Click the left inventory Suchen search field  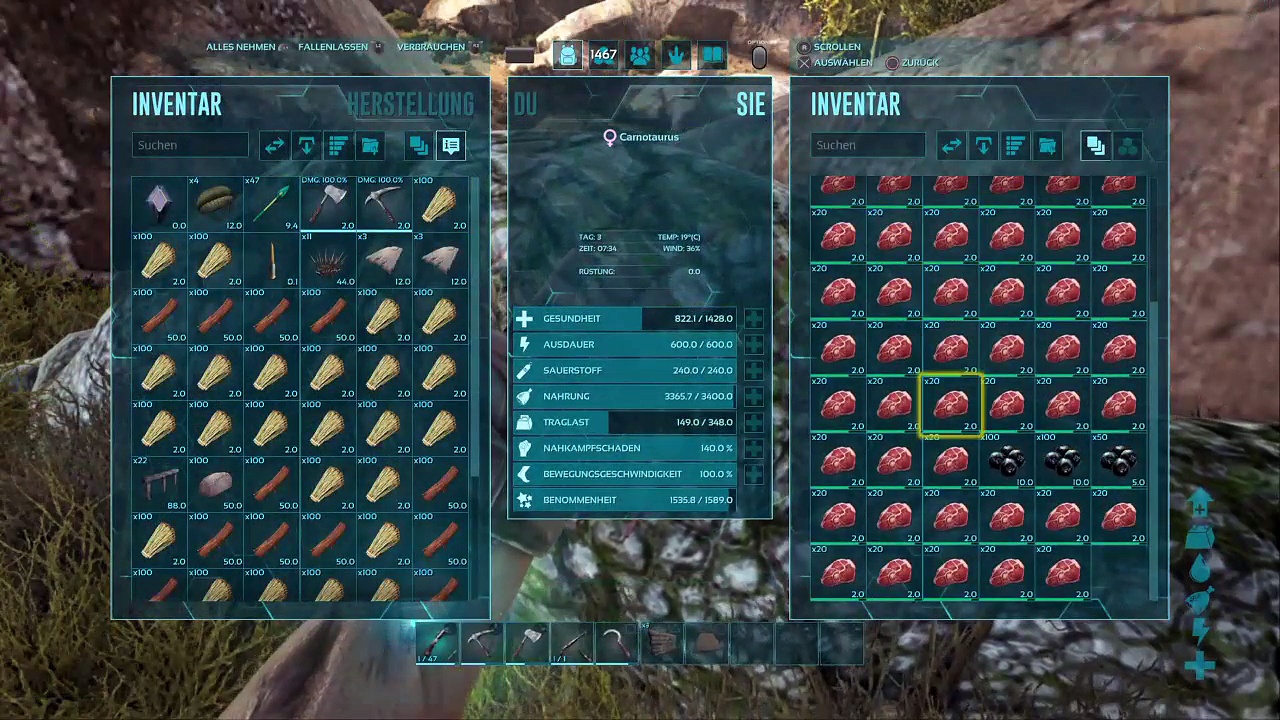click(x=190, y=145)
